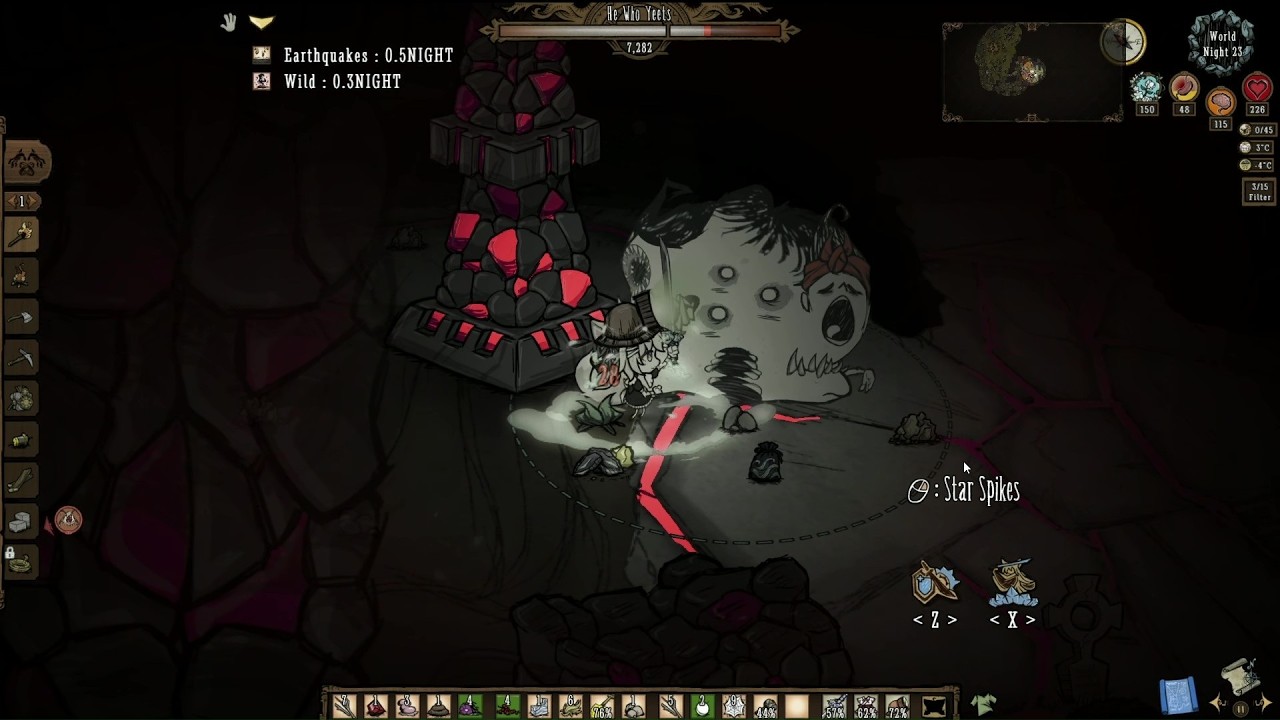Select the cut stone crafting shortcut
Screen dimensions: 1280x720
(x=21, y=522)
